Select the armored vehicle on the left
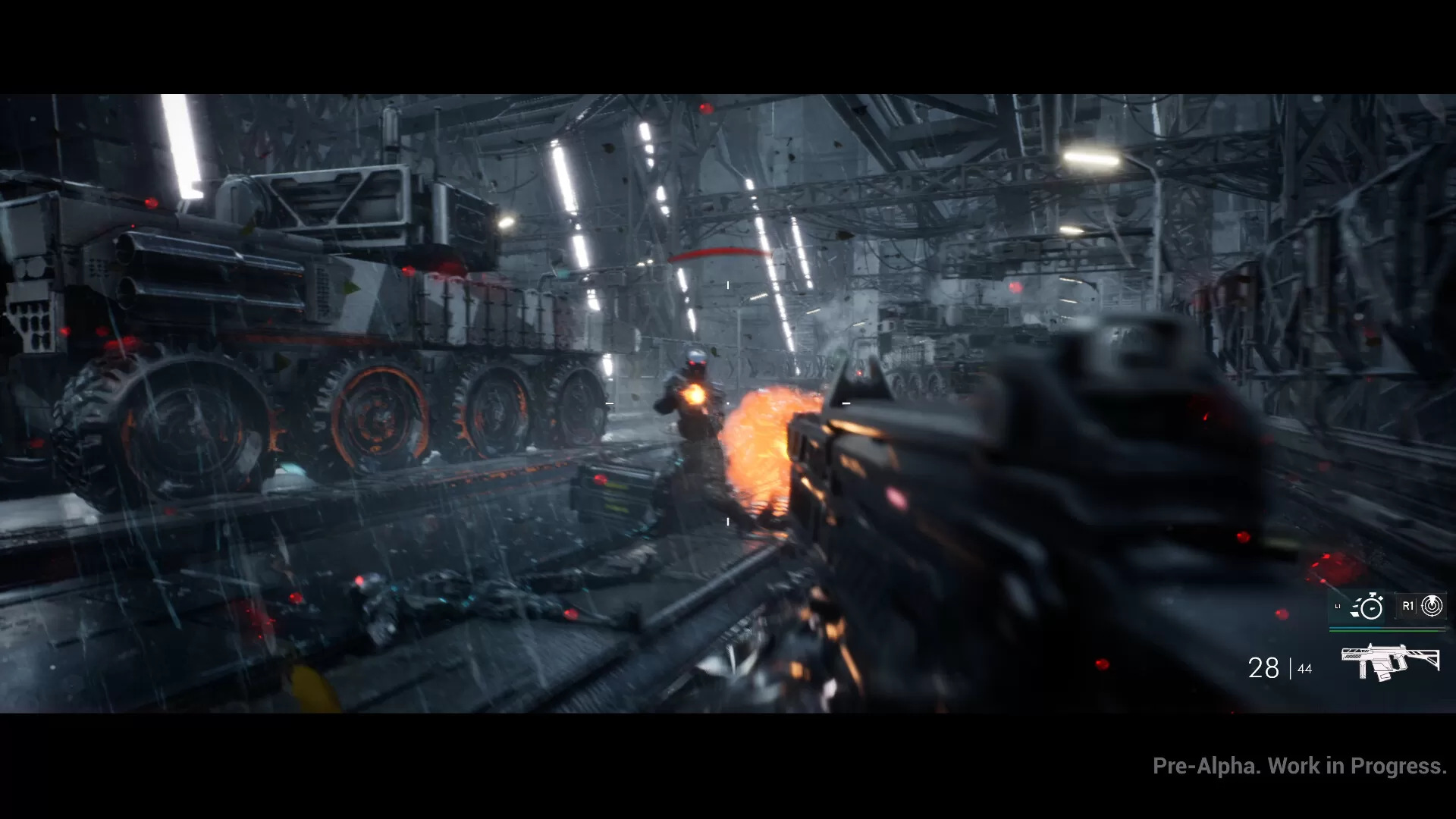This screenshot has width=1456, height=819. 303,303
